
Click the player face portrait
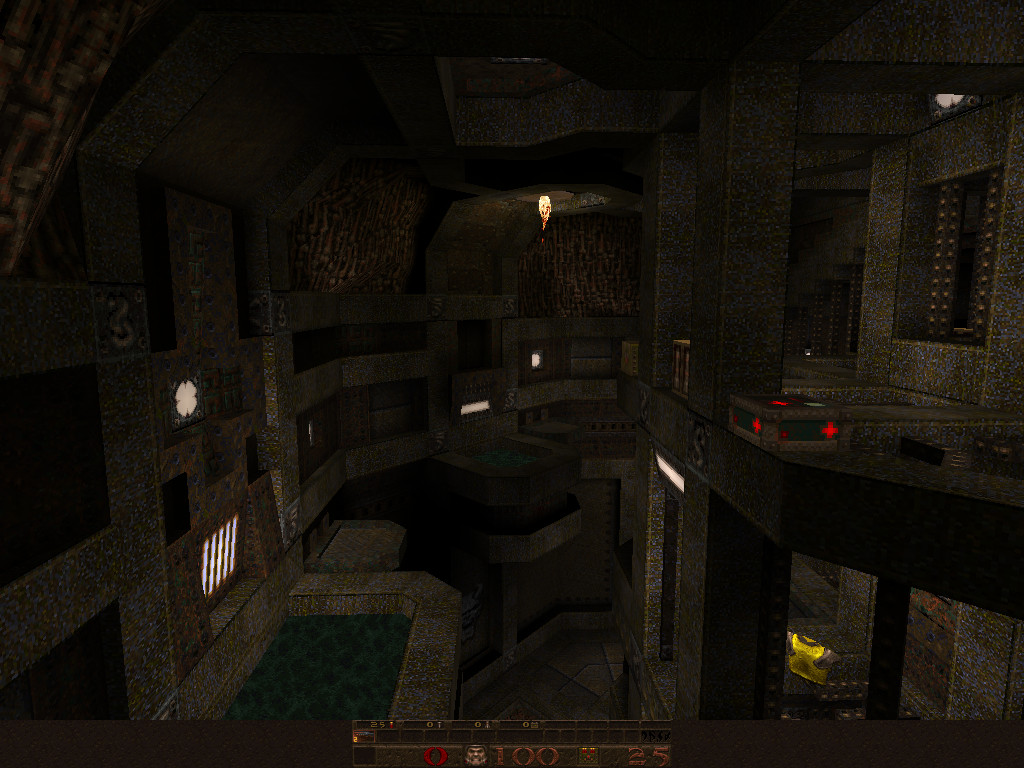pos(474,755)
